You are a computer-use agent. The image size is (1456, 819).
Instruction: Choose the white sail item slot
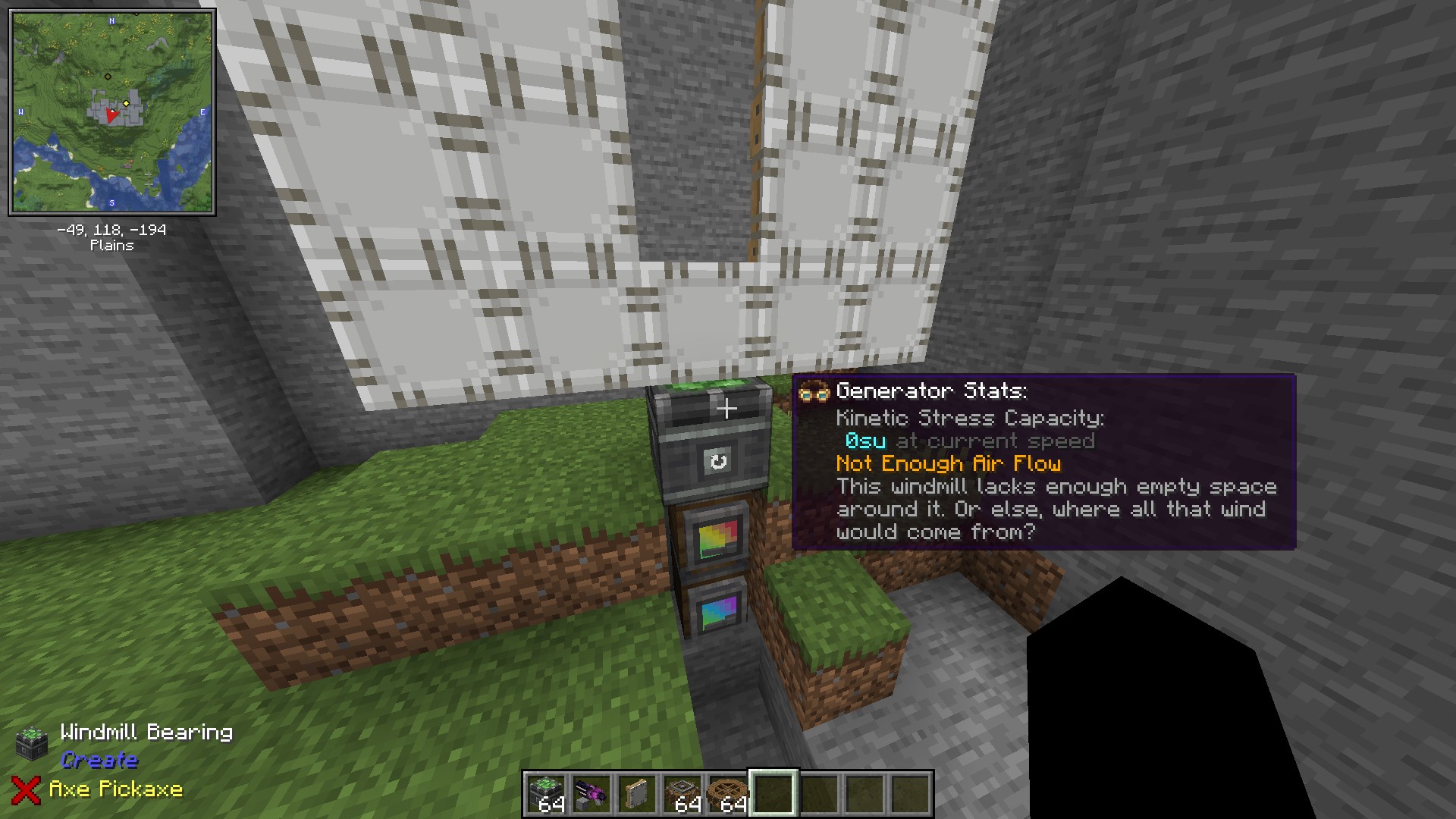click(x=637, y=794)
